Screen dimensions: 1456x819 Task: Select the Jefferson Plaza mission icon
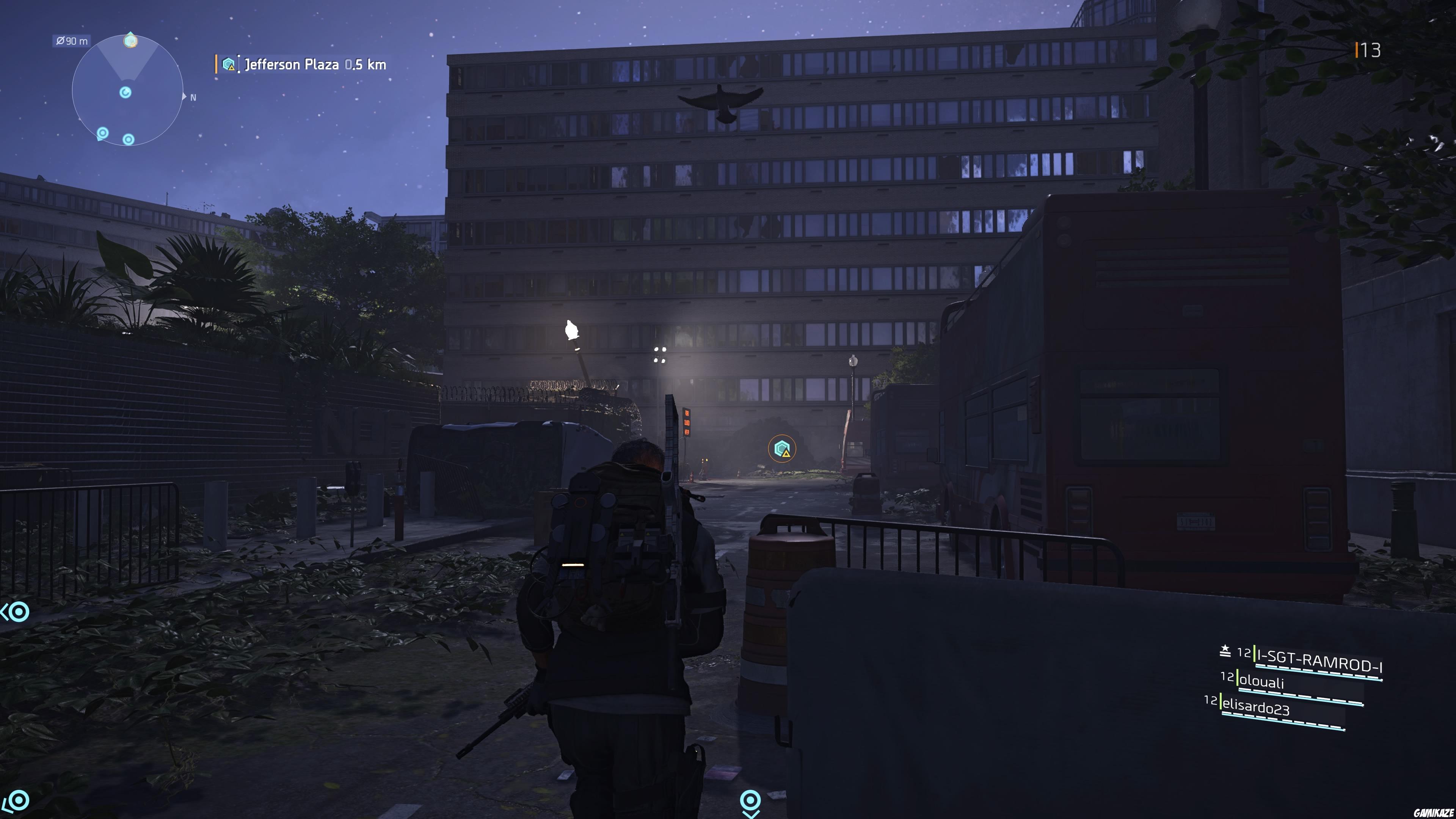pyautogui.click(x=229, y=63)
